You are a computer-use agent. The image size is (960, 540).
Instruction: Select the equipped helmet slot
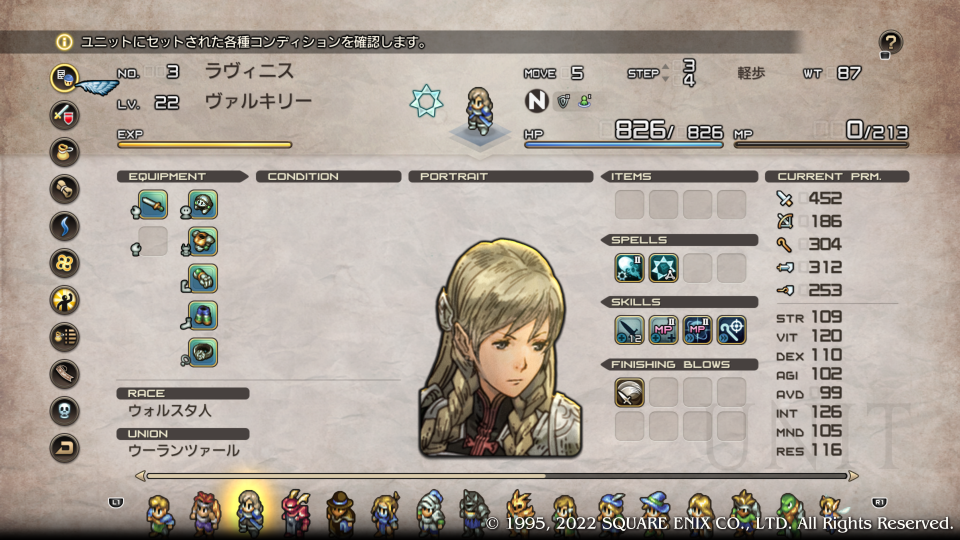pos(203,205)
